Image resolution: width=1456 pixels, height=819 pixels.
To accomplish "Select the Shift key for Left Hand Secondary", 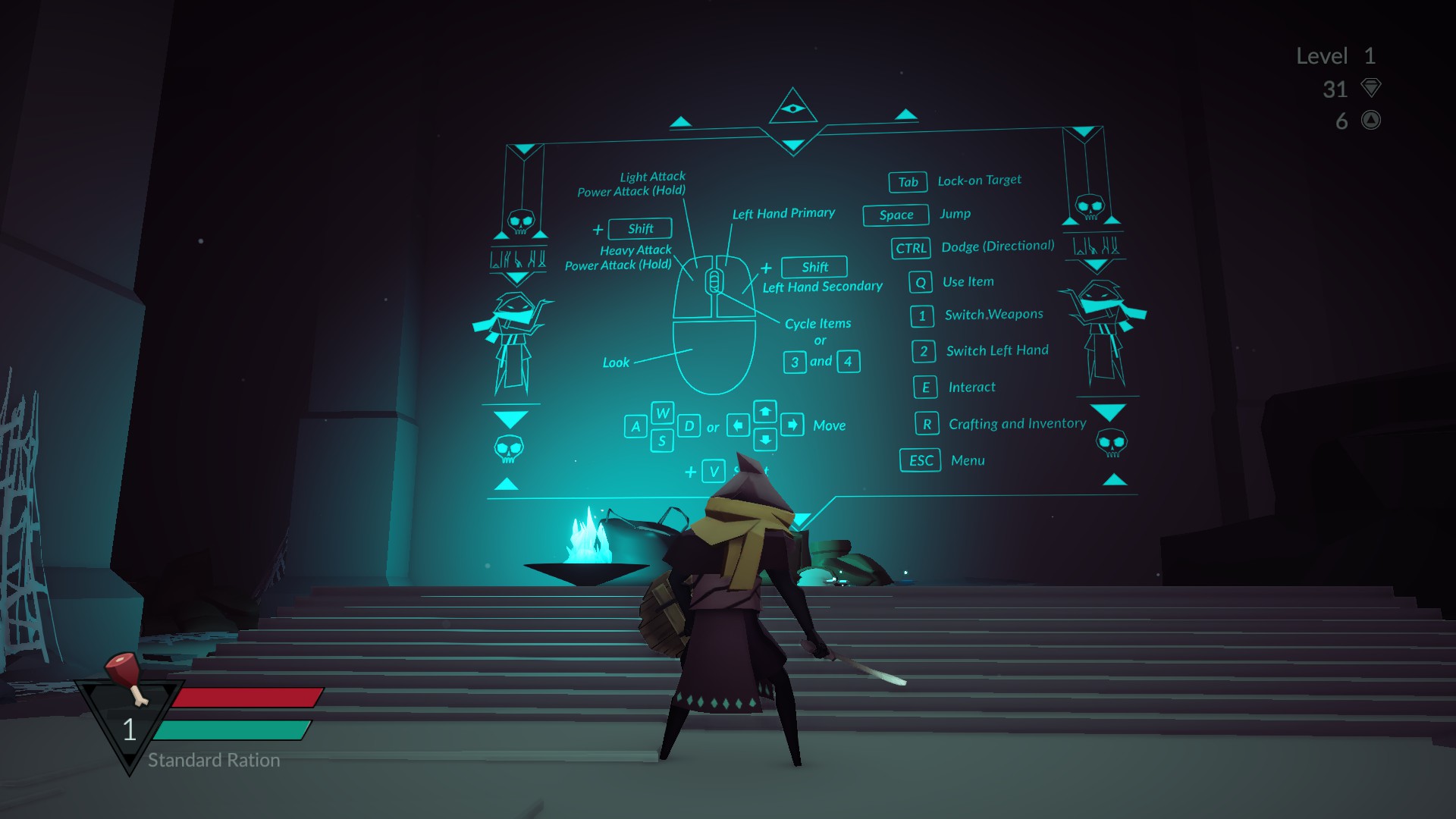I will (814, 266).
